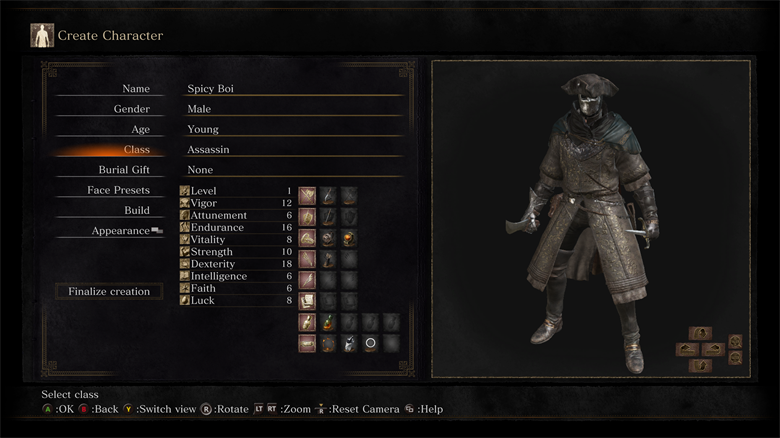780x438 pixels.
Task: Select the white ring icon slot
Action: click(370, 343)
